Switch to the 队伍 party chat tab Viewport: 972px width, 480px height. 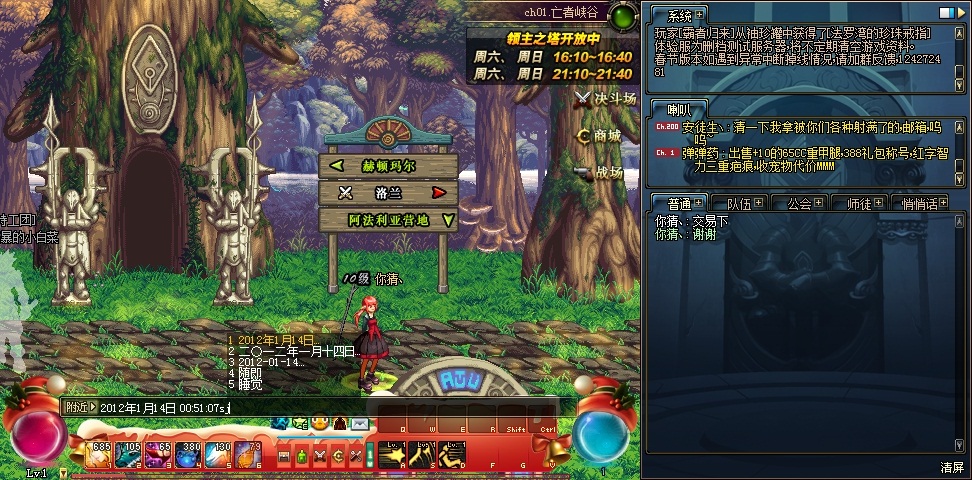(x=741, y=203)
